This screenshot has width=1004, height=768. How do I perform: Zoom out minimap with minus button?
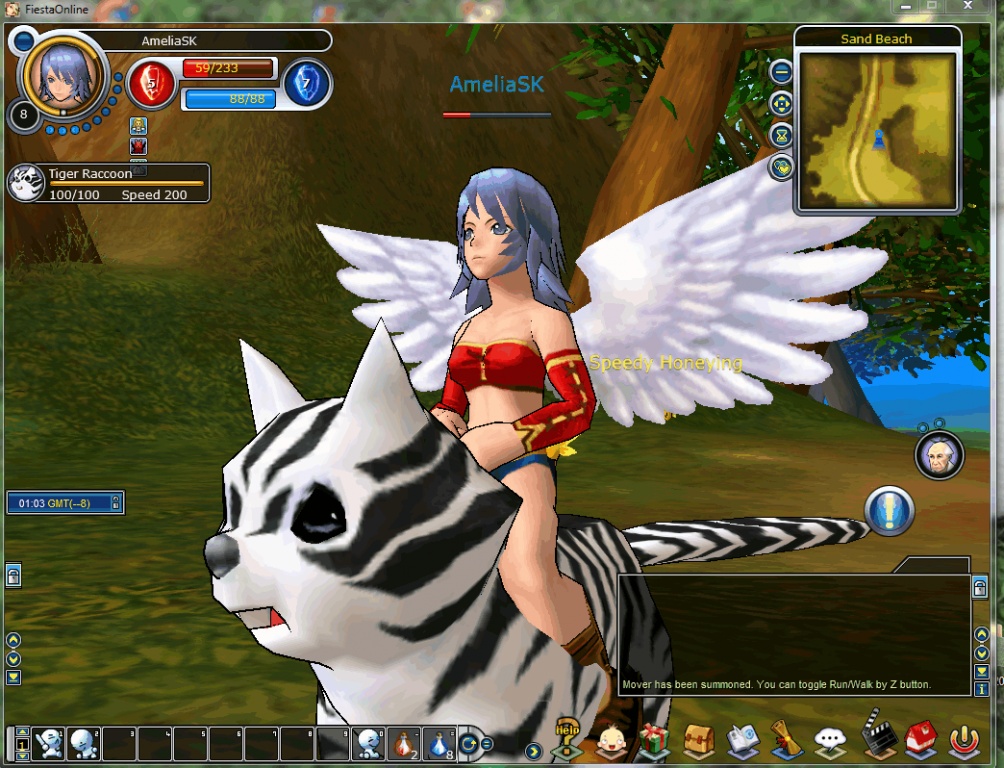781,72
